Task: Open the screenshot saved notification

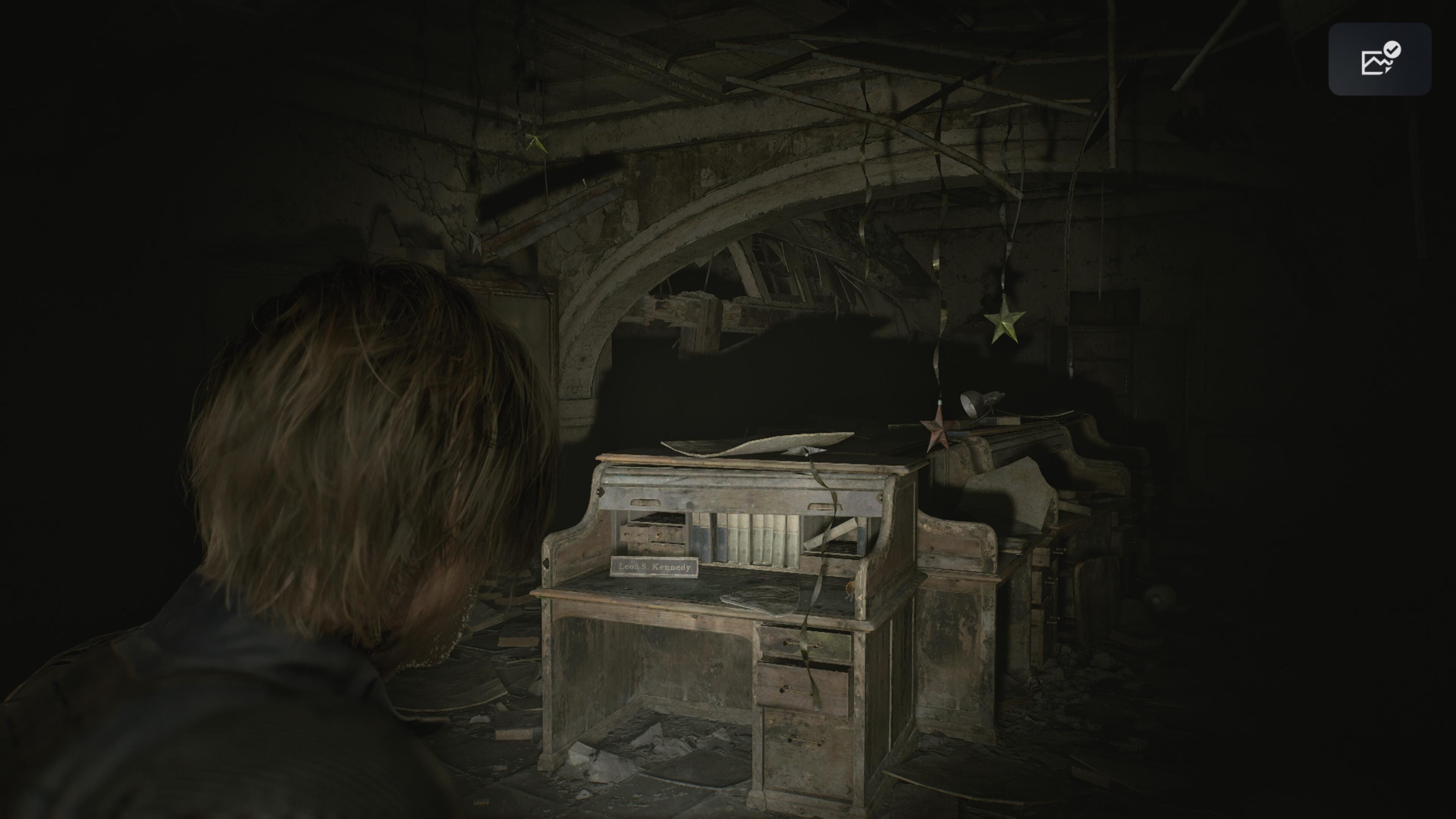Action: (1379, 59)
